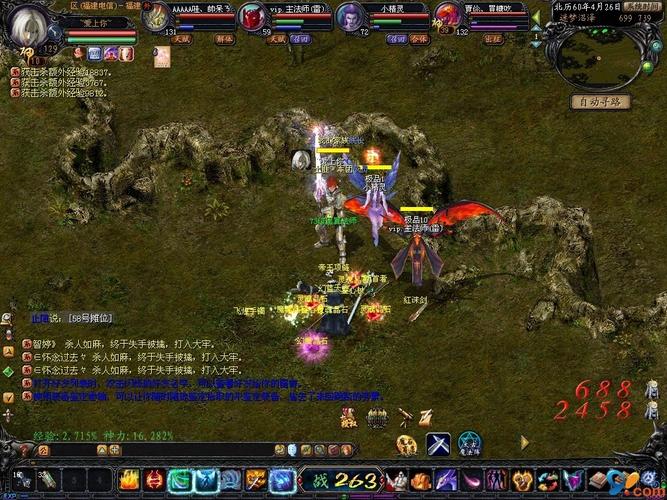Viewport: 667px width, 500px height.
Task: Use the green swirl skill slot
Action: coord(180,479)
